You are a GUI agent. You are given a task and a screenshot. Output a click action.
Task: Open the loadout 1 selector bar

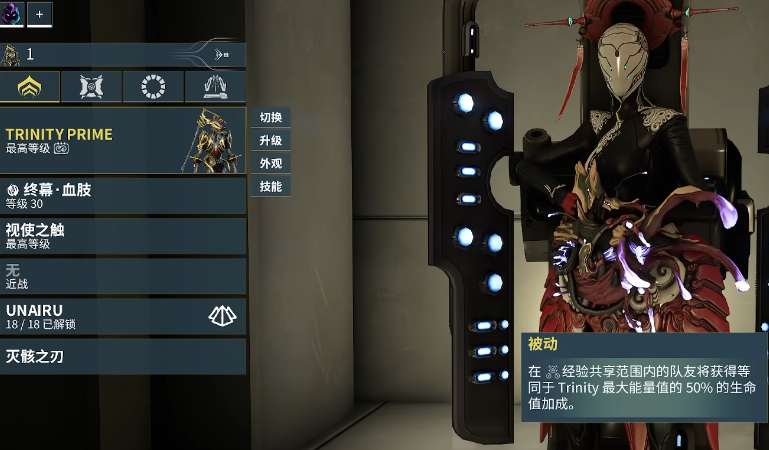pos(122,55)
